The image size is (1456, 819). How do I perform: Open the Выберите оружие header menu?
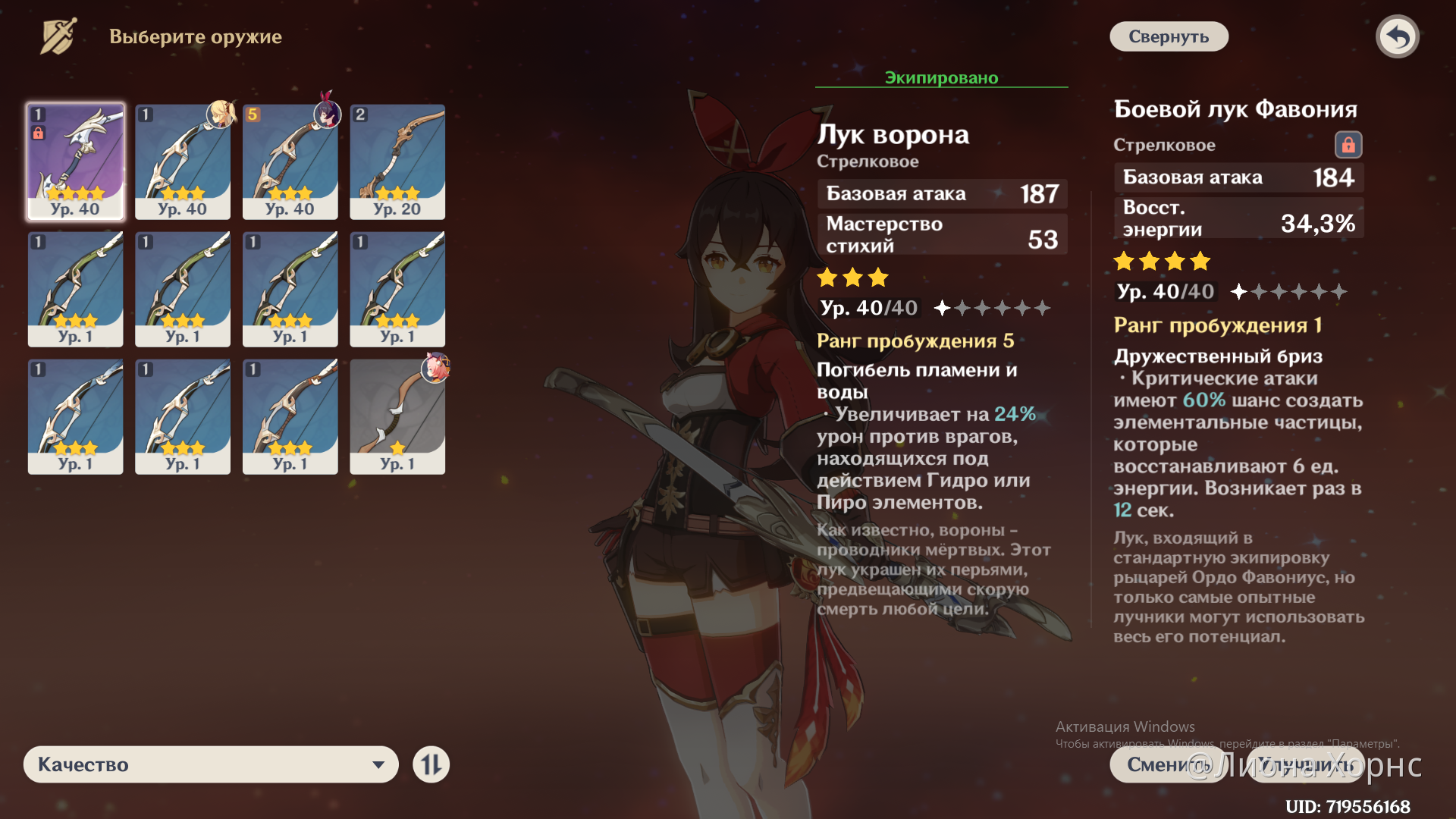click(x=194, y=36)
